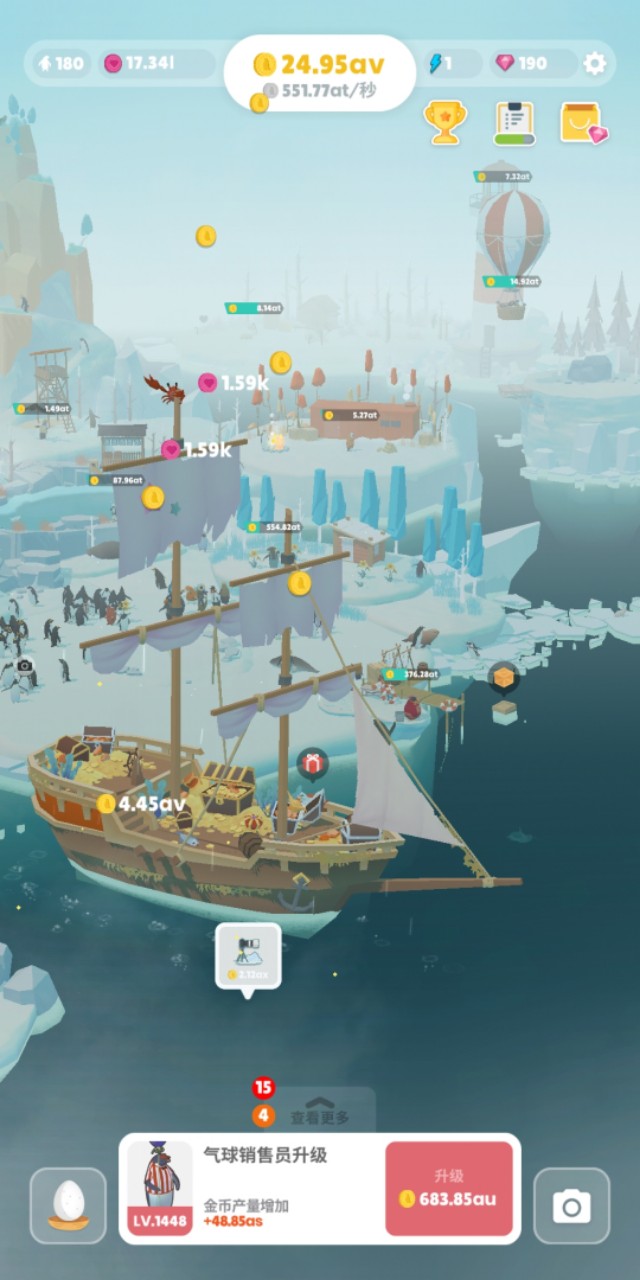
Task: Select the telescope upgrade bubble
Action: point(248,957)
